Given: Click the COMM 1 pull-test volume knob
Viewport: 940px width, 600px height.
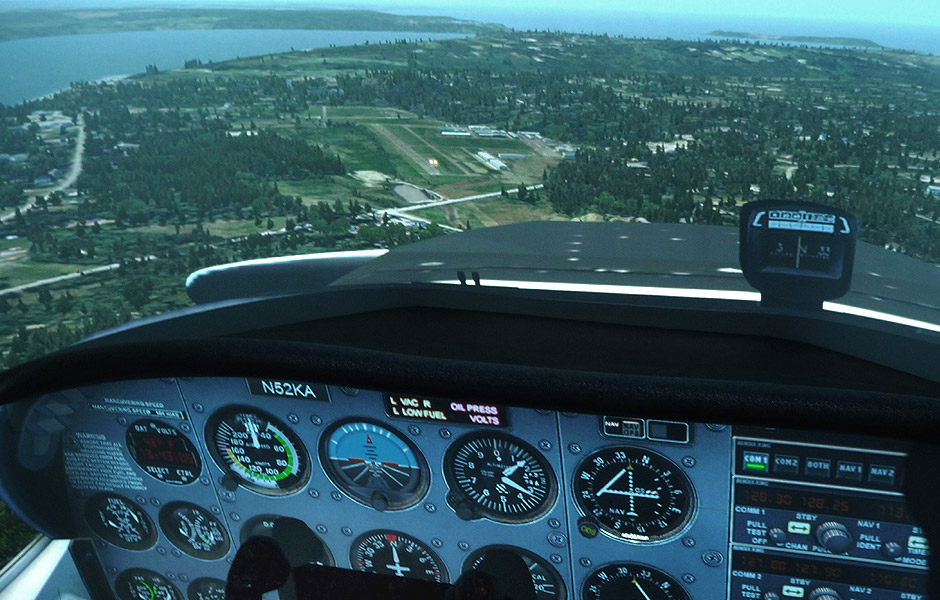Looking at the screenshot, I should 776,536.
